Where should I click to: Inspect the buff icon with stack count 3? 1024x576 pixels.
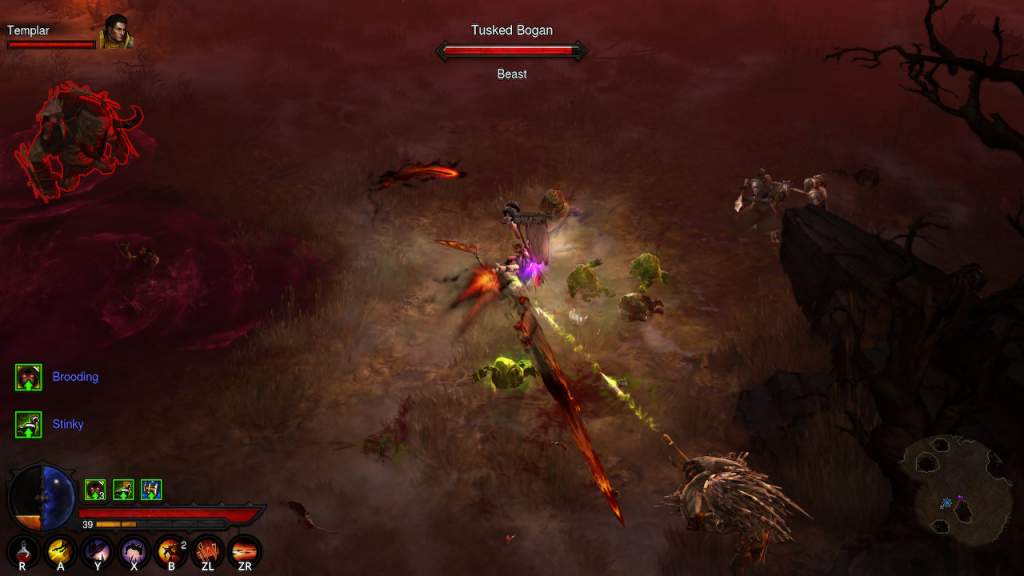[95, 489]
